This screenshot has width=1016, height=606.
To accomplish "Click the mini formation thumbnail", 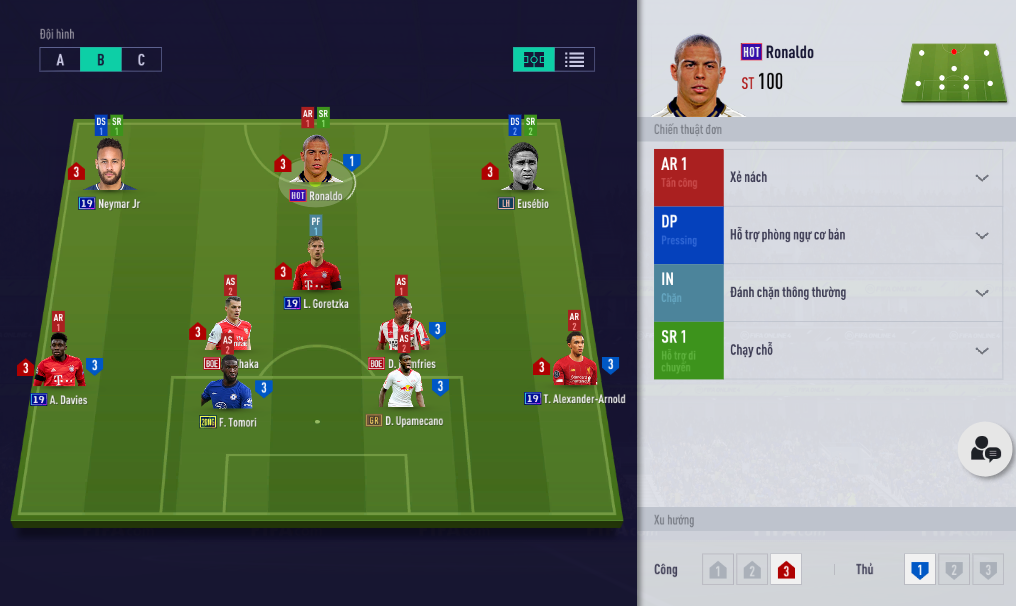I will click(954, 73).
